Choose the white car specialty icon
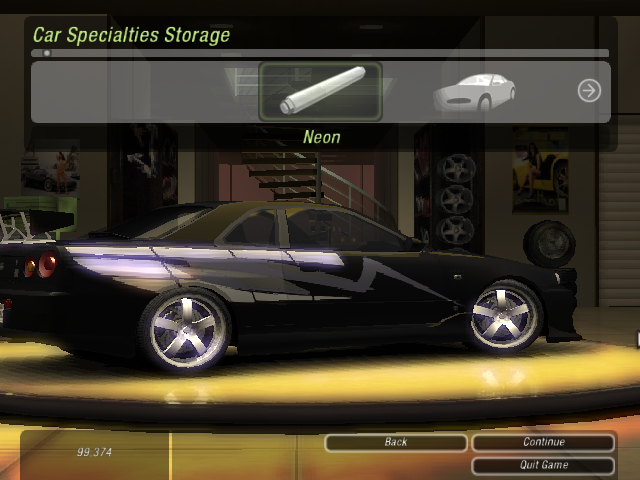This screenshot has height=480, width=640. (x=474, y=92)
